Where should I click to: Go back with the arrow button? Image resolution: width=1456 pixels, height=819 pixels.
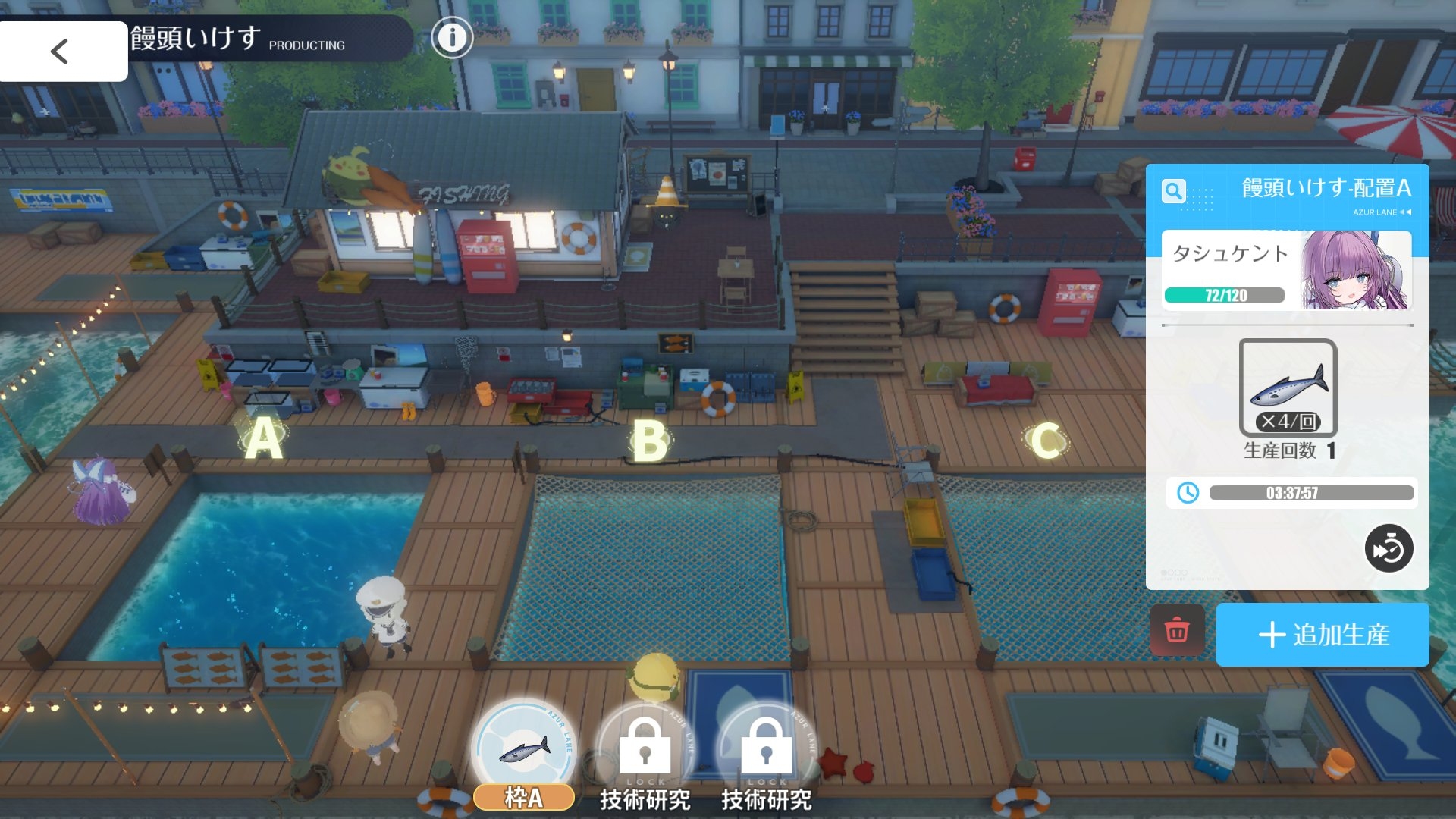(x=61, y=52)
